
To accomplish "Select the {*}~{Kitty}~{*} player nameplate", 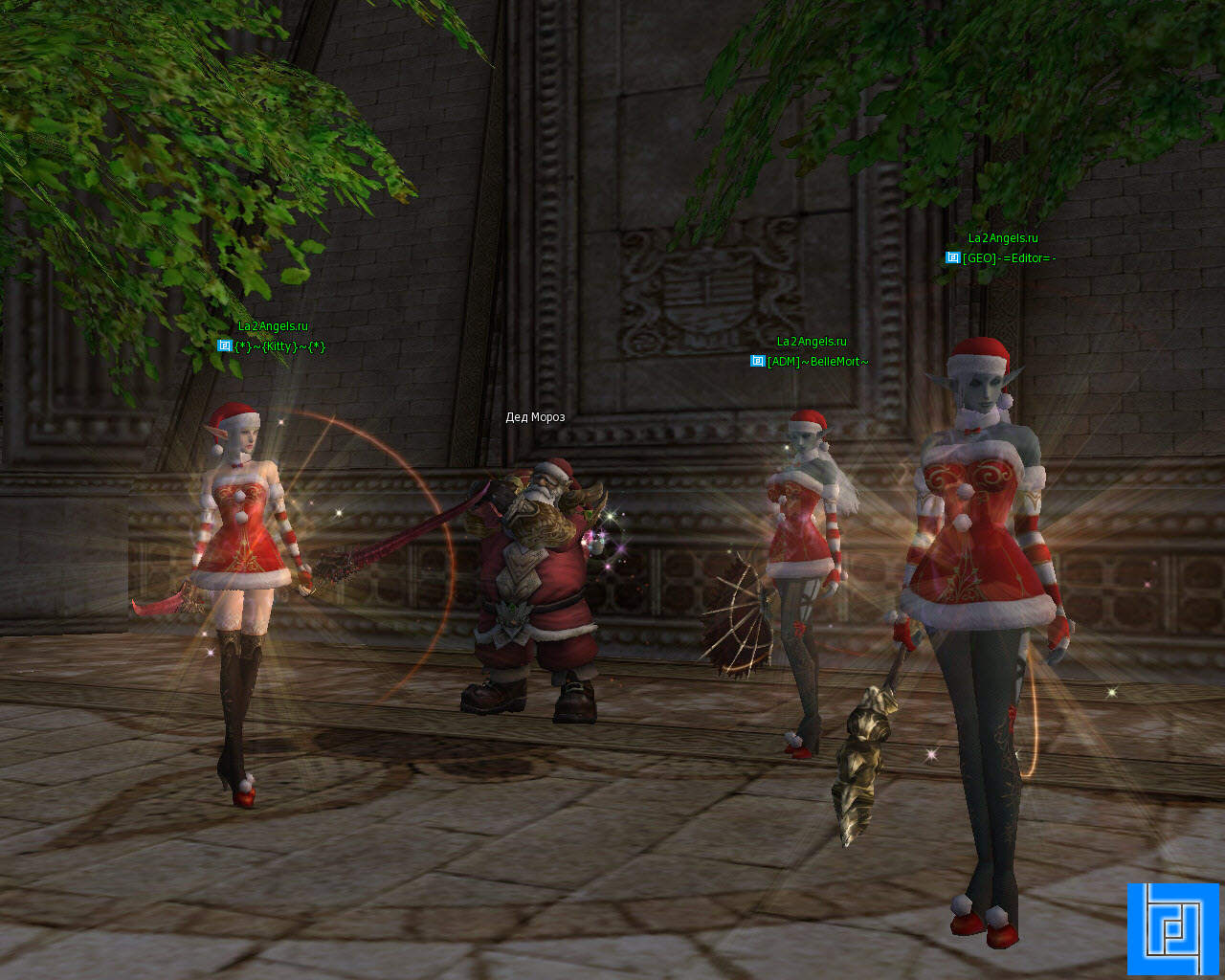I will pos(279,346).
